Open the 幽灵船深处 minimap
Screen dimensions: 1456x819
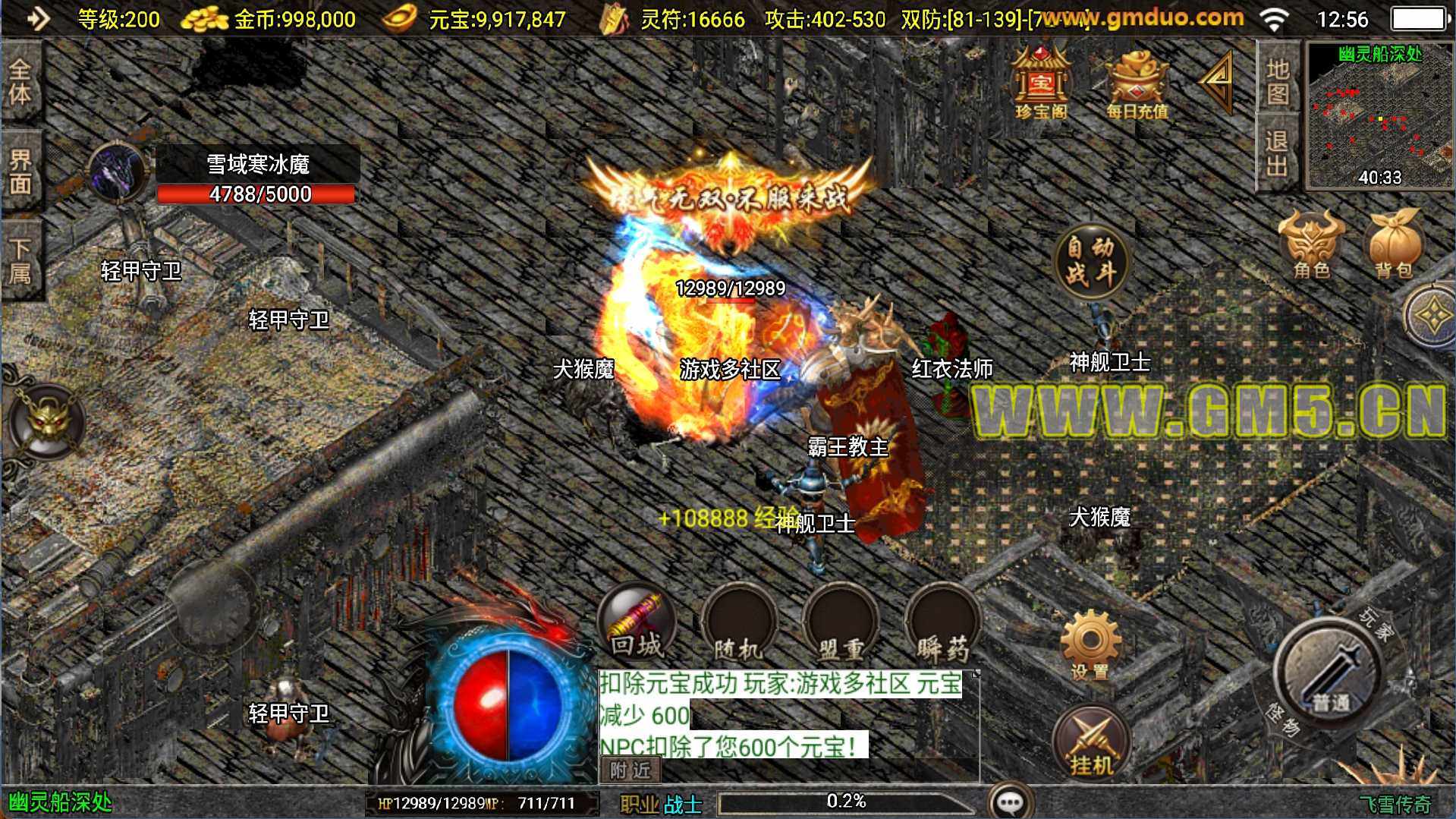(1379, 115)
